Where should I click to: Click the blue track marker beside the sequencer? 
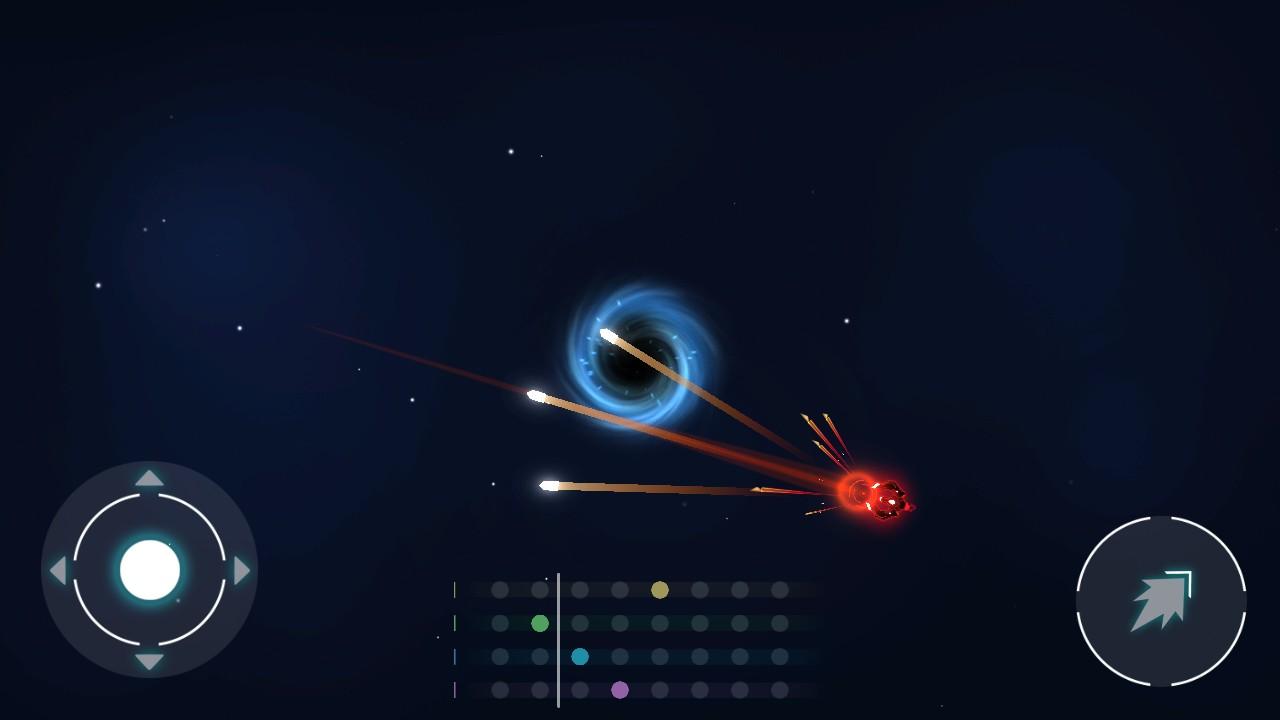pyautogui.click(x=454, y=656)
